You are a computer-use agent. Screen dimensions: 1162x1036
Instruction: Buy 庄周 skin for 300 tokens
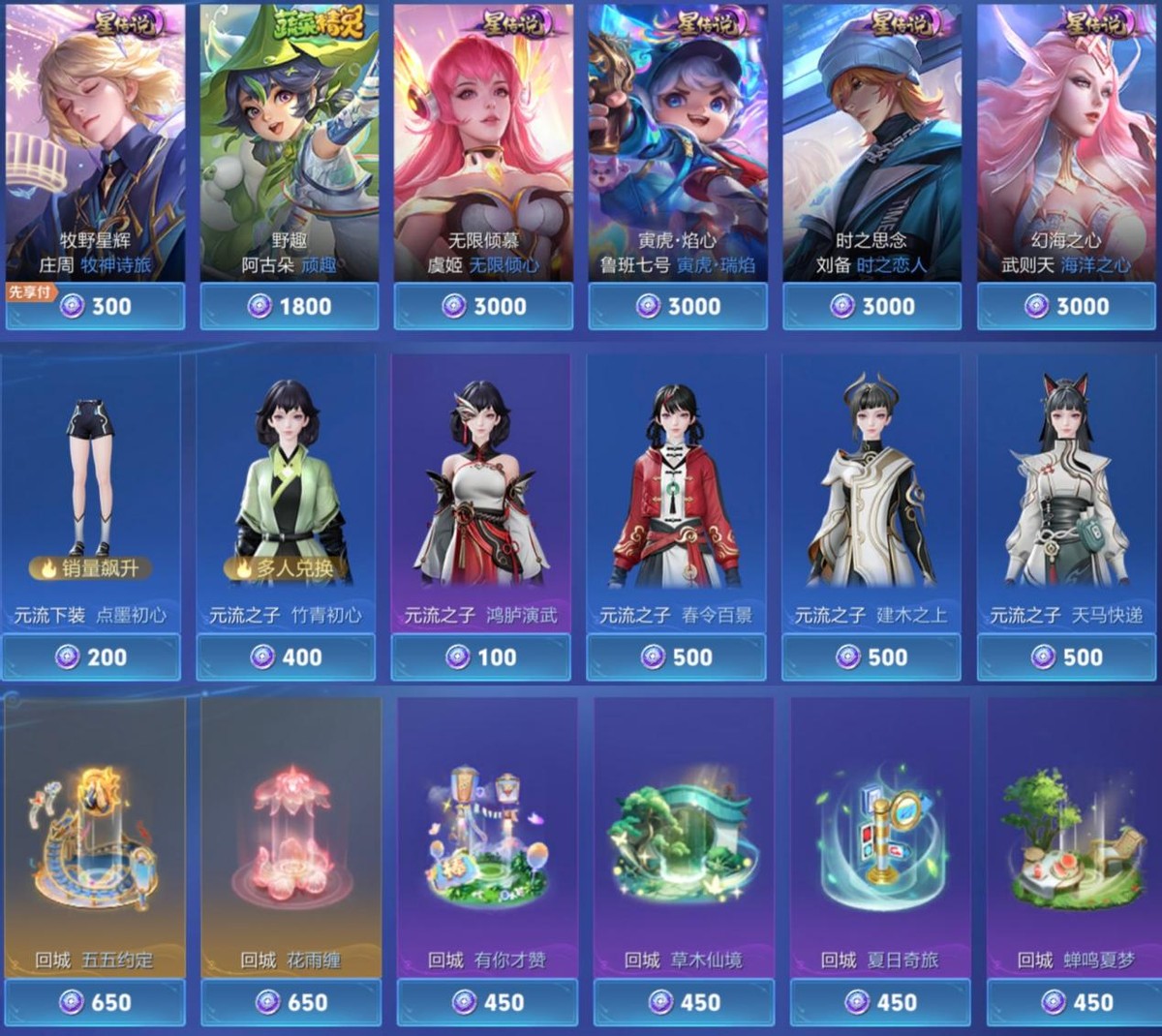click(x=95, y=307)
